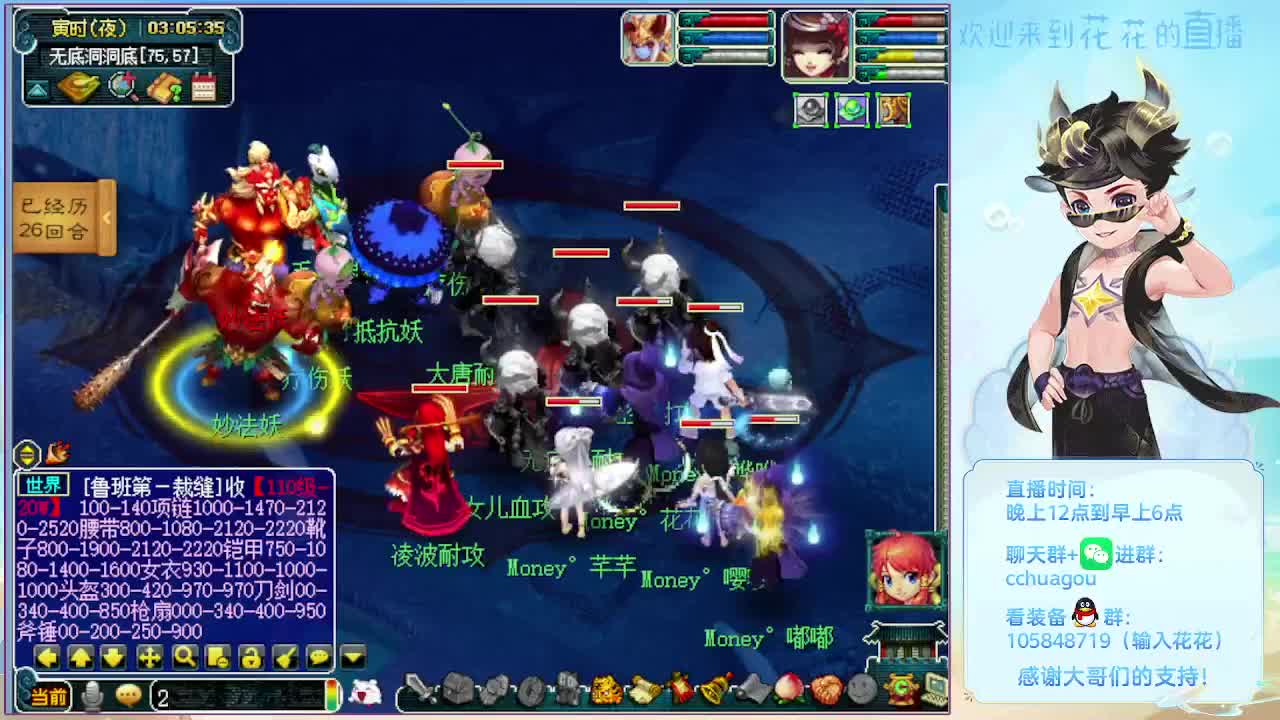
Task: Open the quick chat phrases speech-bubble menu
Action: point(318,657)
